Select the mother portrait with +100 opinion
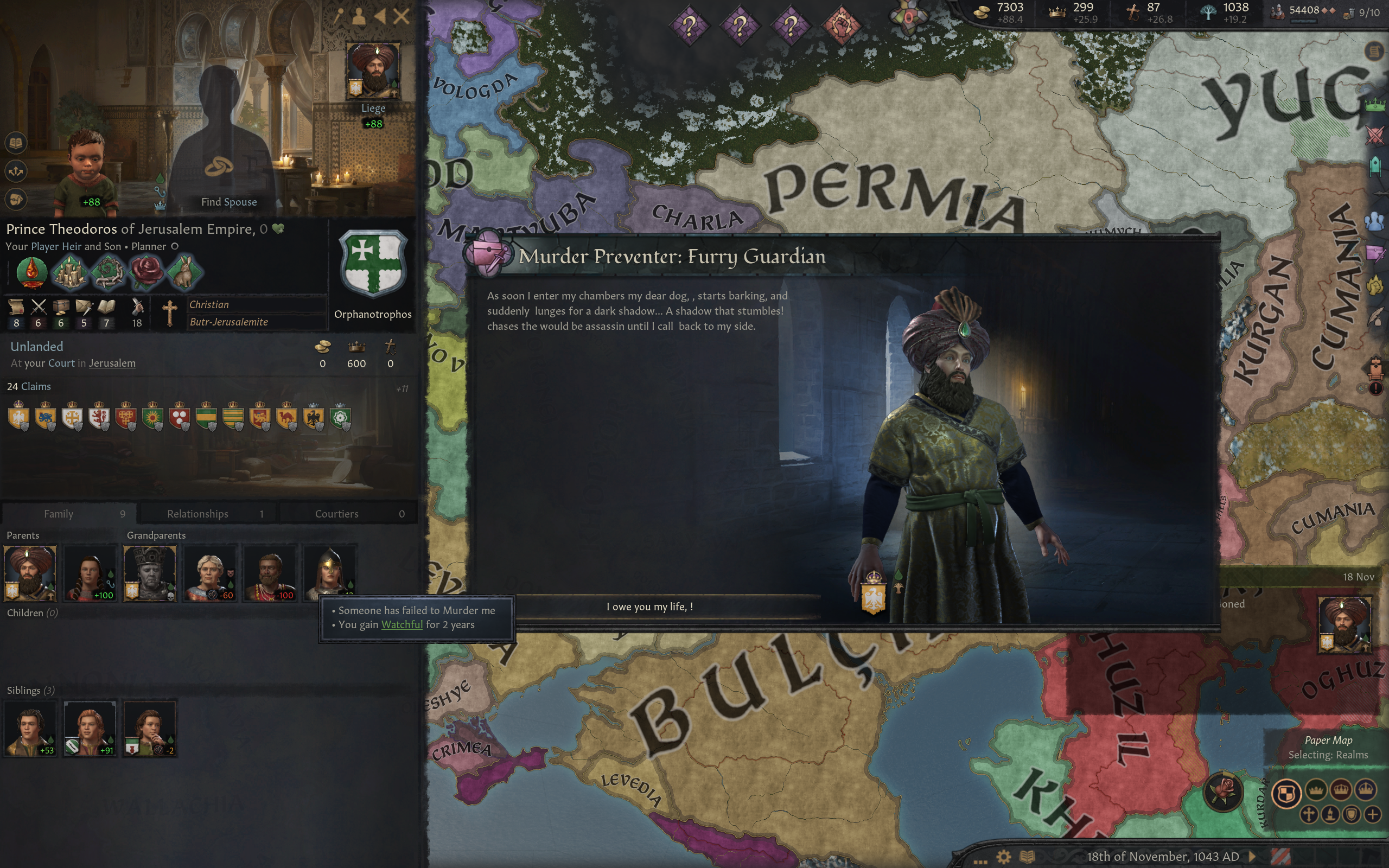The height and width of the screenshot is (868, 1389). (x=90, y=572)
